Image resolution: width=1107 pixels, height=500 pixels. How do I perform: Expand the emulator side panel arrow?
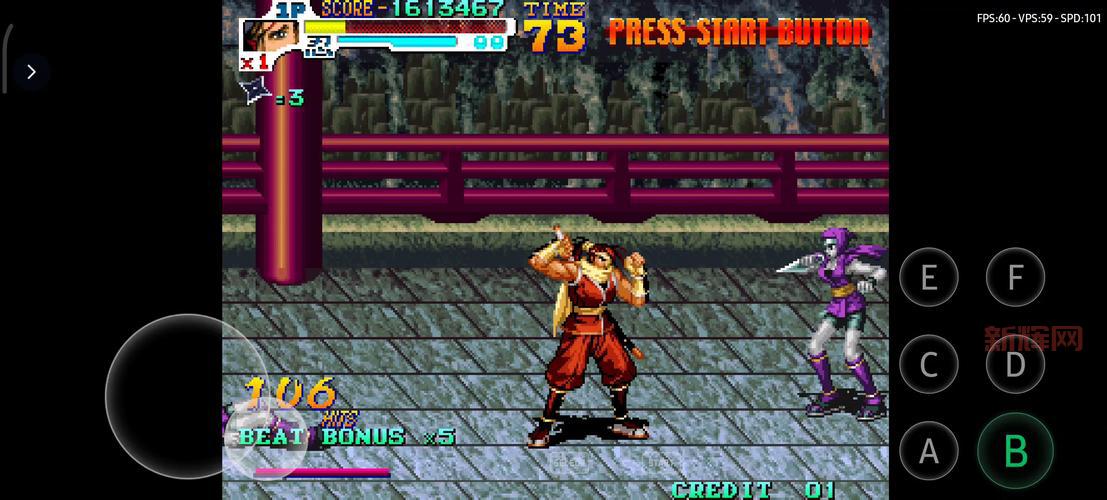coord(31,72)
